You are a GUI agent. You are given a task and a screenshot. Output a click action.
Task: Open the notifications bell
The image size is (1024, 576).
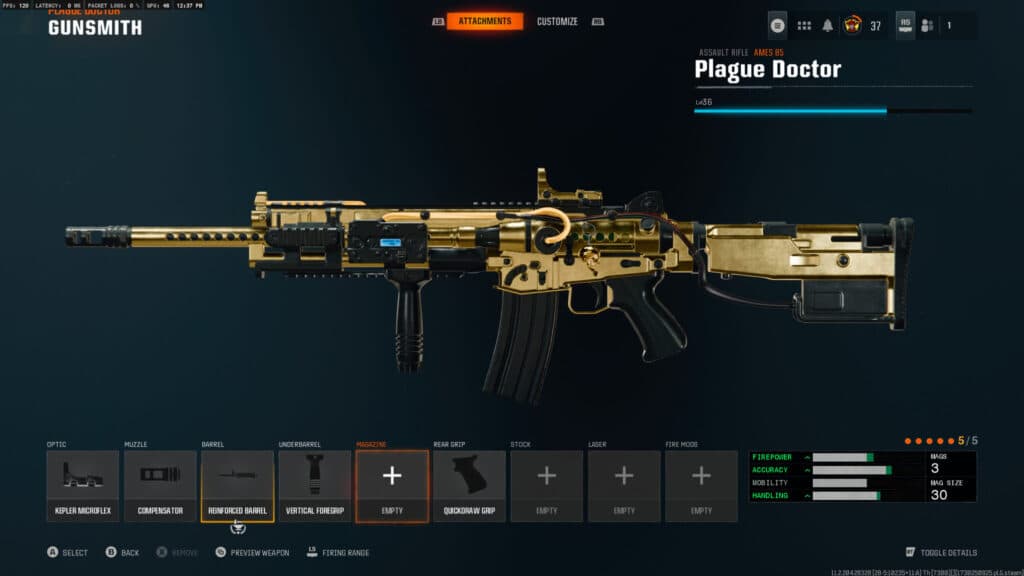pyautogui.click(x=828, y=26)
